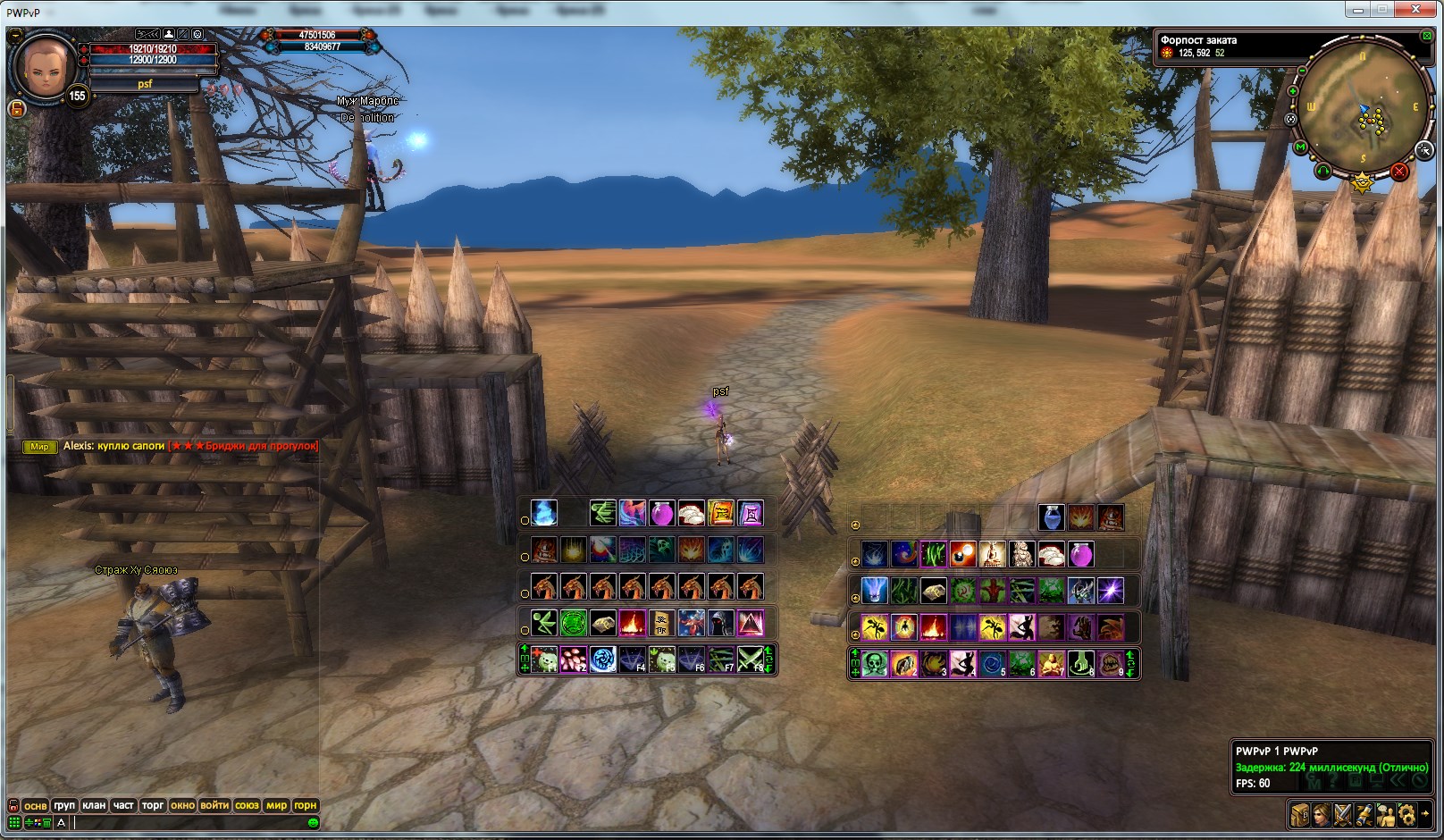Use the purple potion flask in the left hotbar
Screen dimensions: 1444x840
point(662,513)
